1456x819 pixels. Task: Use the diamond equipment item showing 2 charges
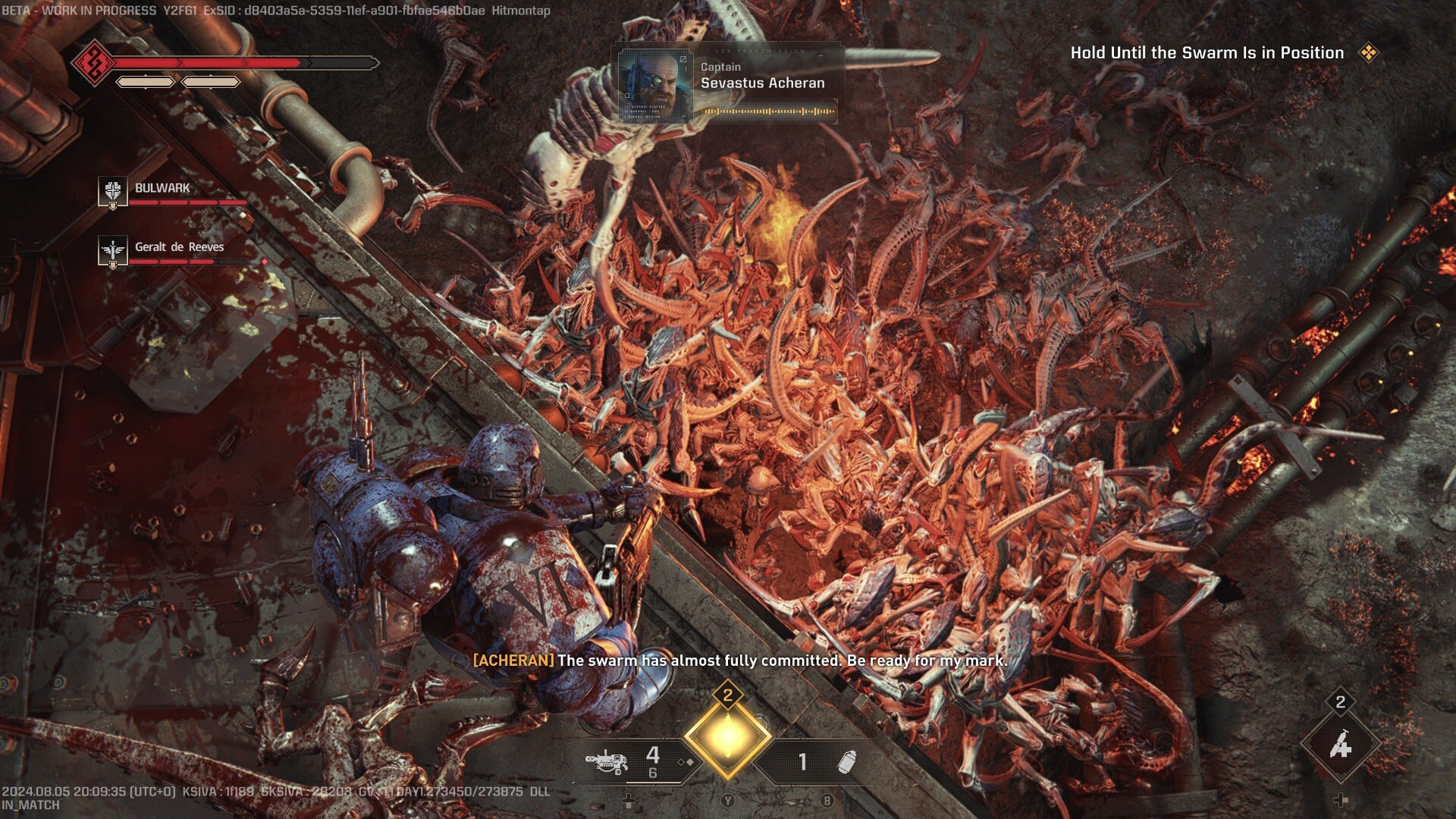click(x=1340, y=745)
